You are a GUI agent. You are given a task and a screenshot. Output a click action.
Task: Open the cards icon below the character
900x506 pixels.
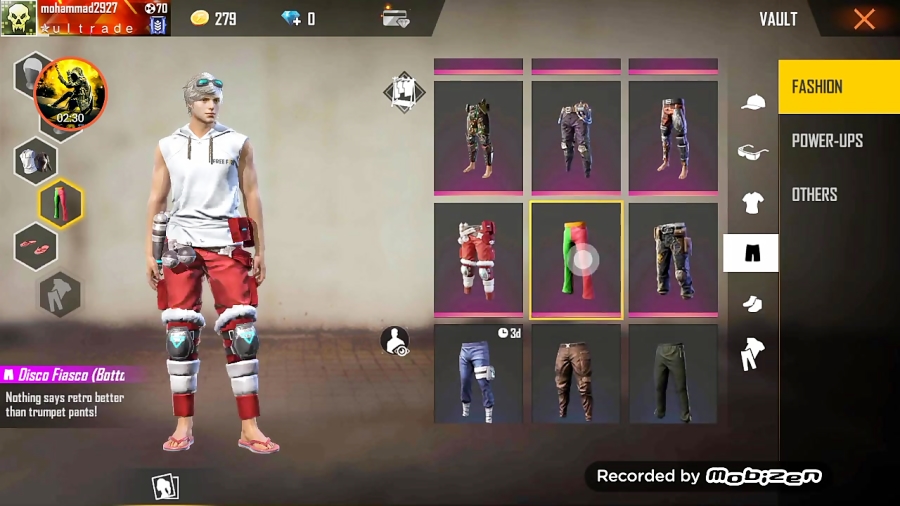[164, 487]
